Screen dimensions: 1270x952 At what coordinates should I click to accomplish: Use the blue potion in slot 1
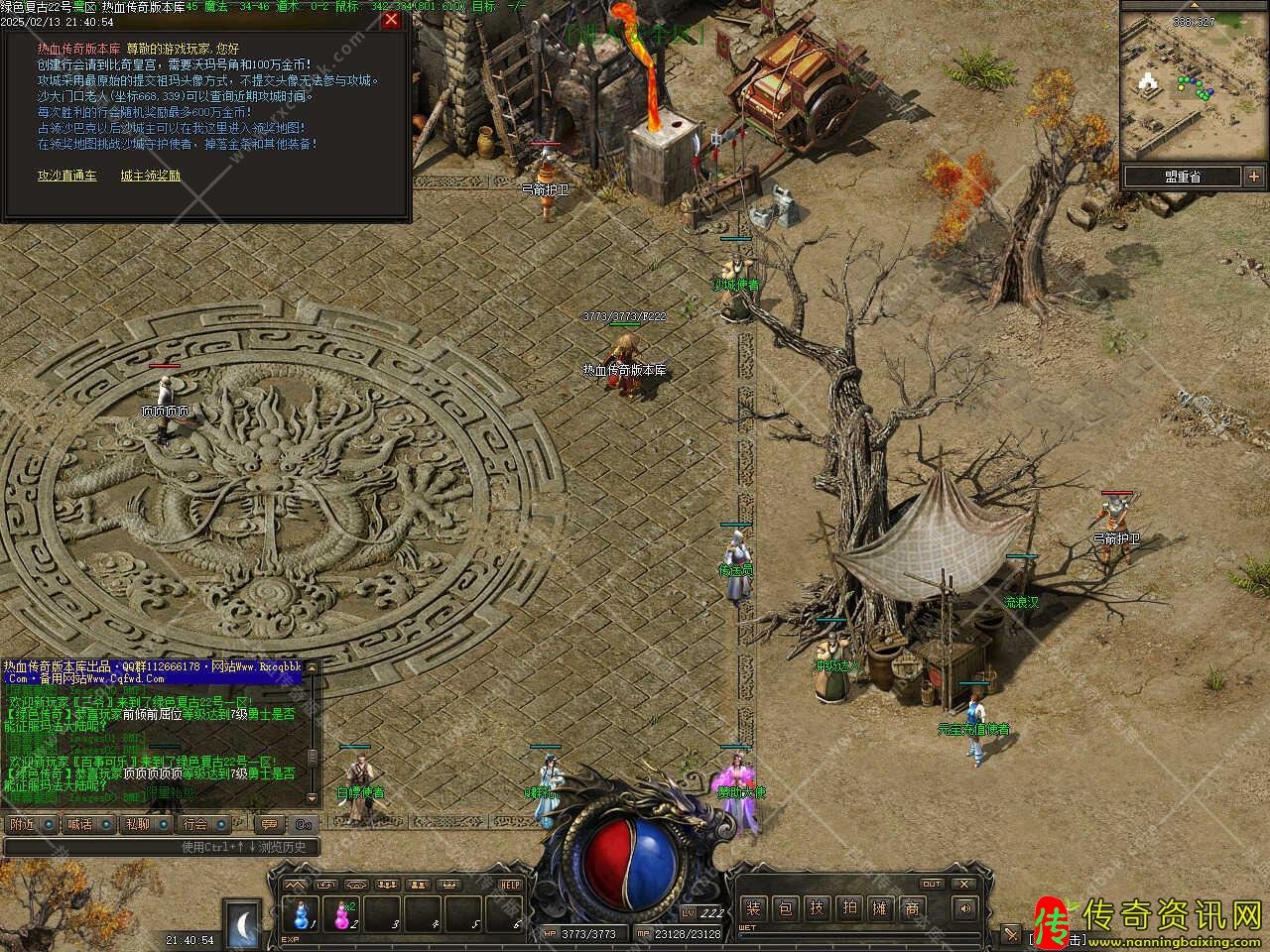coord(301,913)
